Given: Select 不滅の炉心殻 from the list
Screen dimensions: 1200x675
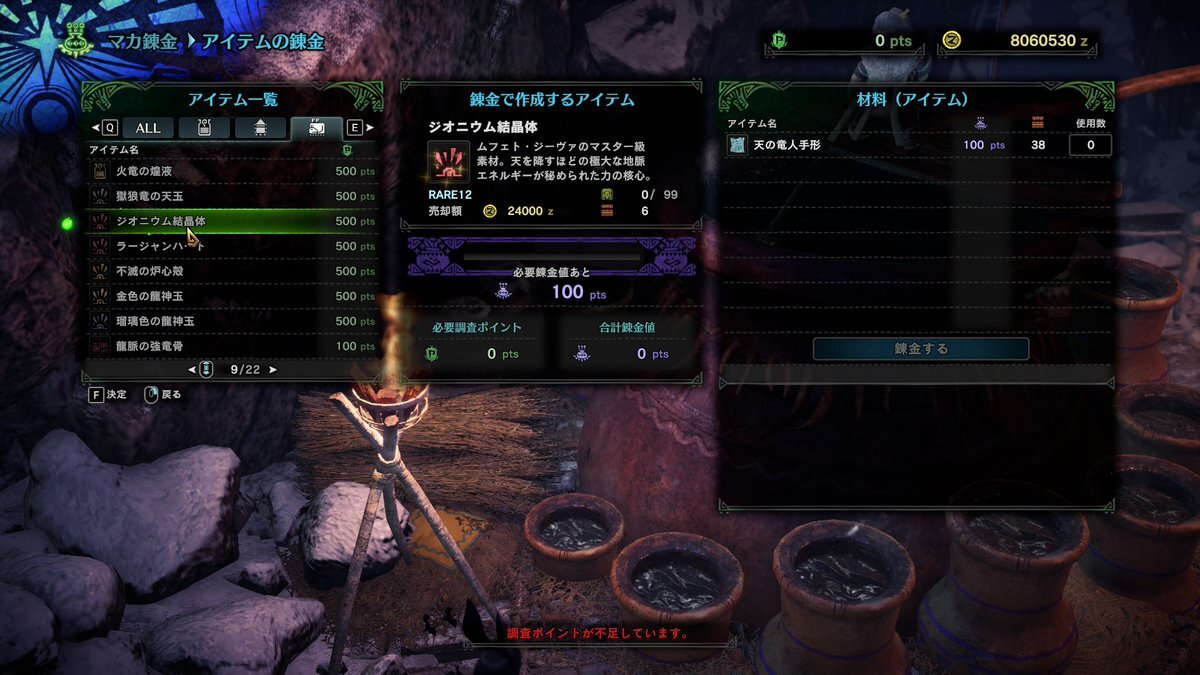Looking at the screenshot, I should [230, 271].
